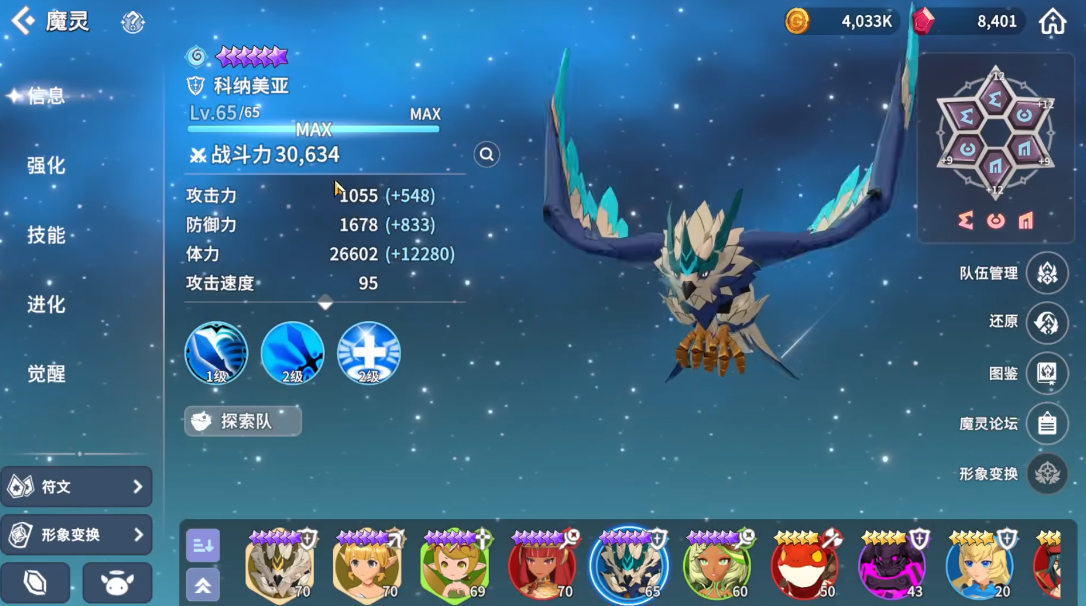
Task: Return to the home screen
Action: point(1053,21)
